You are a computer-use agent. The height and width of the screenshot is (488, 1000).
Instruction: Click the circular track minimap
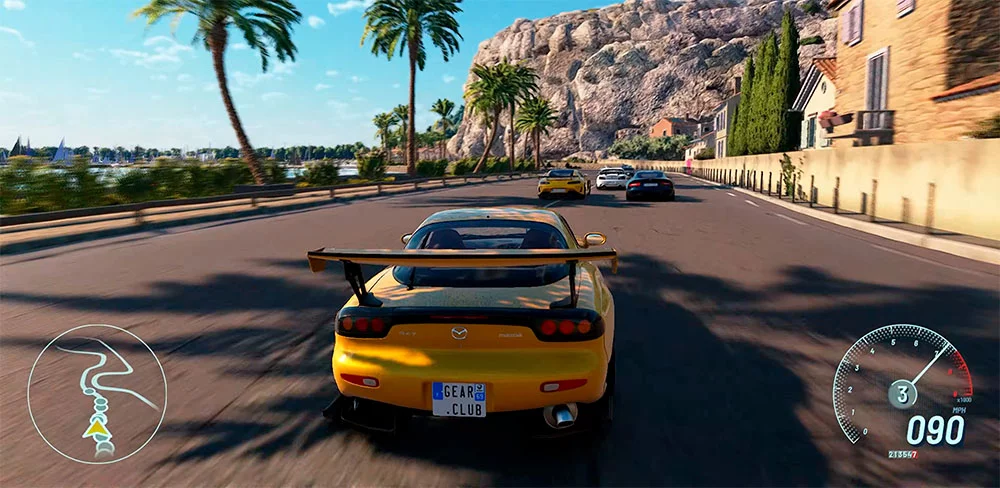(x=97, y=393)
